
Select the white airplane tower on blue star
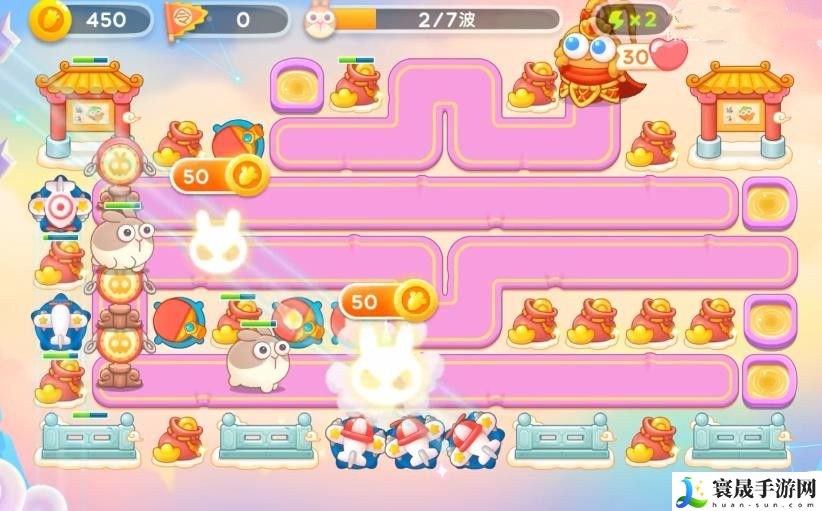[x=61, y=323]
